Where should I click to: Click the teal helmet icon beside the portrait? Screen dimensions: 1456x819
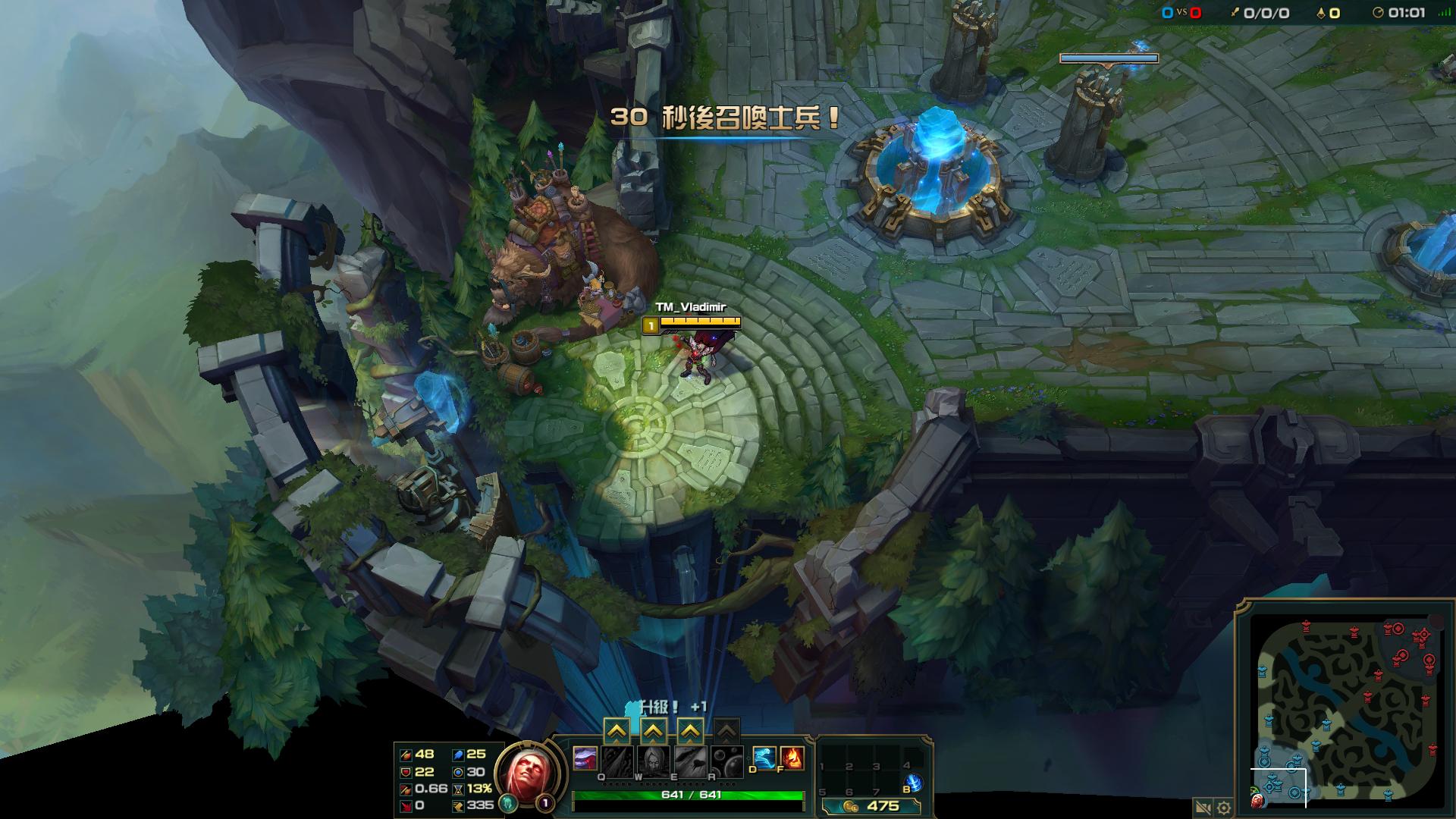[x=509, y=803]
